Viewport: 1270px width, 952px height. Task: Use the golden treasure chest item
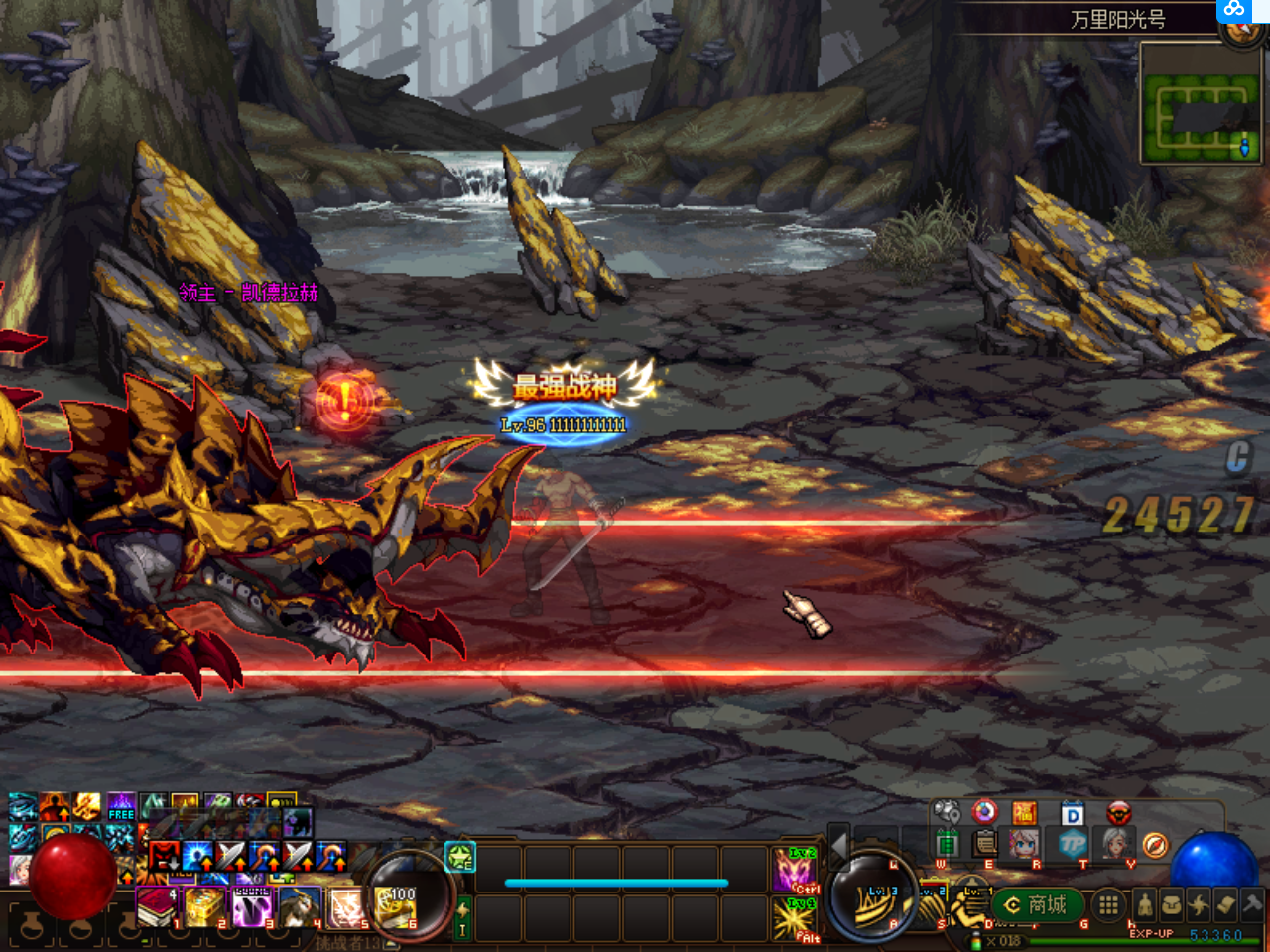(204, 906)
